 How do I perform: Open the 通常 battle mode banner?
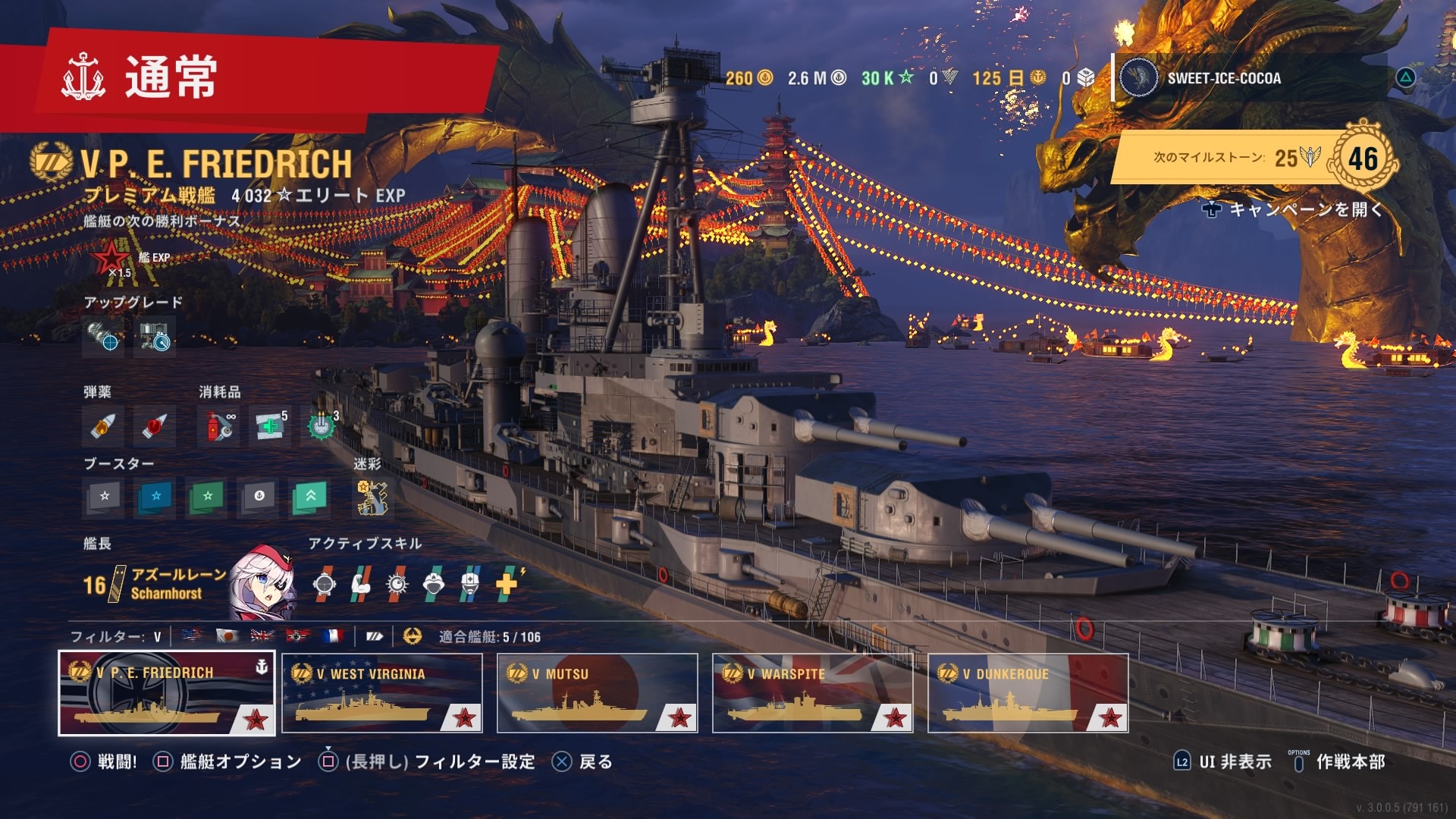[x=171, y=77]
